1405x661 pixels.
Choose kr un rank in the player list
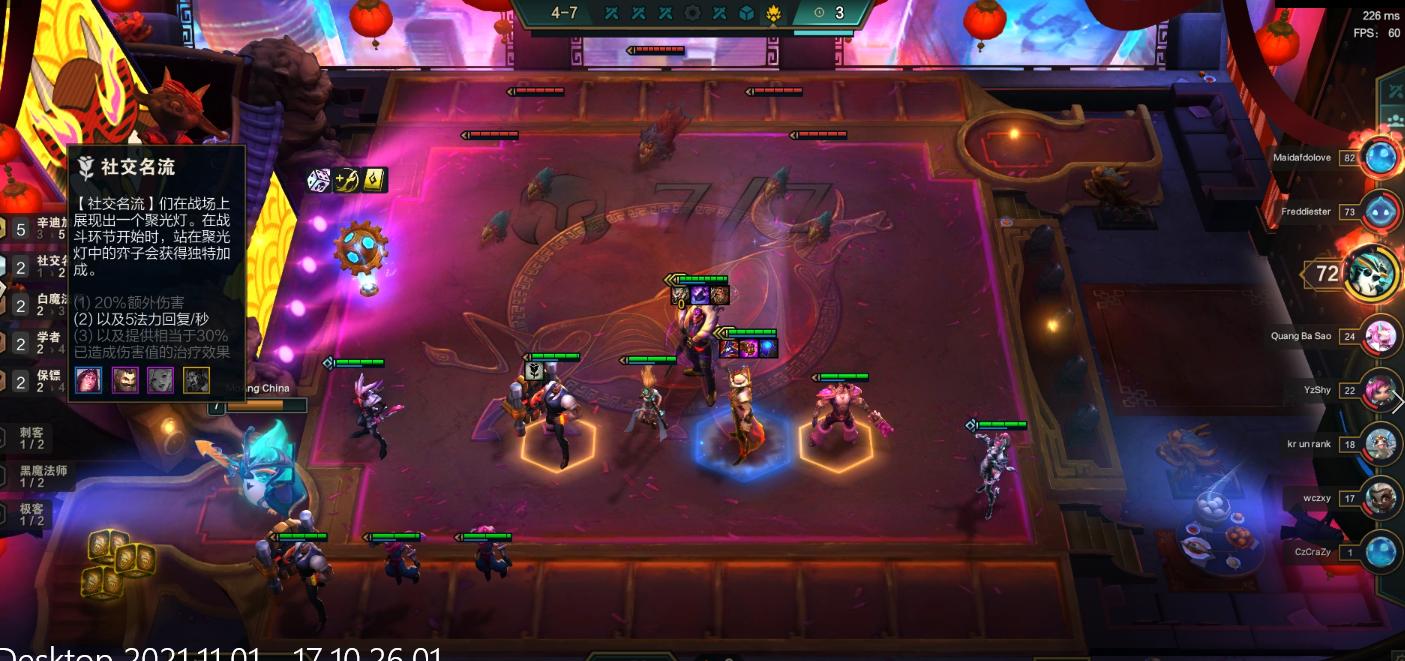point(1381,444)
